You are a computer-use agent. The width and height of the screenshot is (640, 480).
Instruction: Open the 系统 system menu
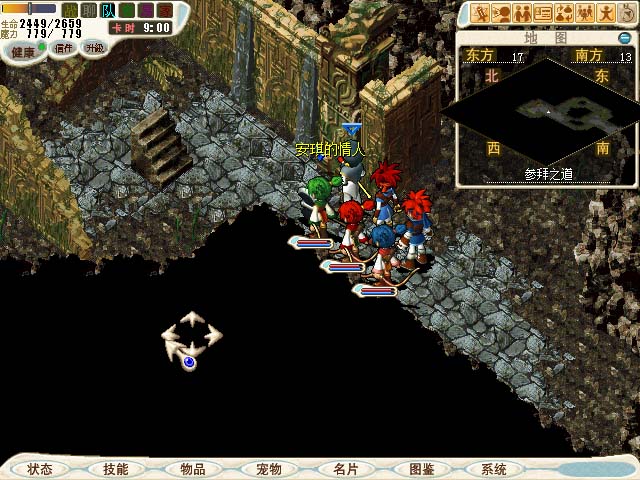point(494,468)
